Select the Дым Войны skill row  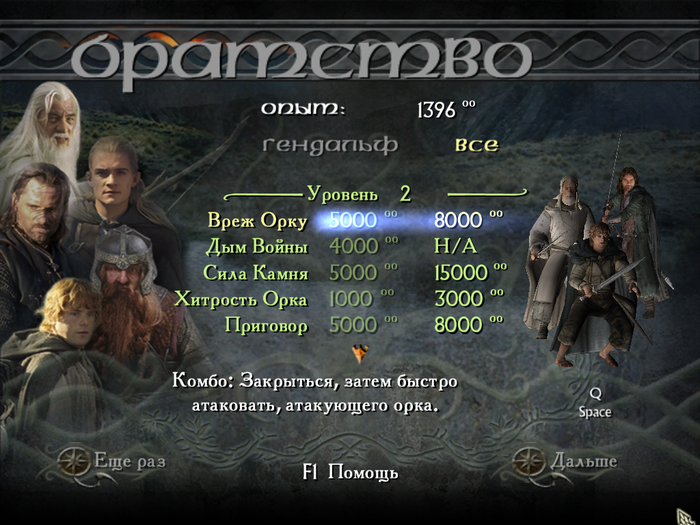(257, 246)
